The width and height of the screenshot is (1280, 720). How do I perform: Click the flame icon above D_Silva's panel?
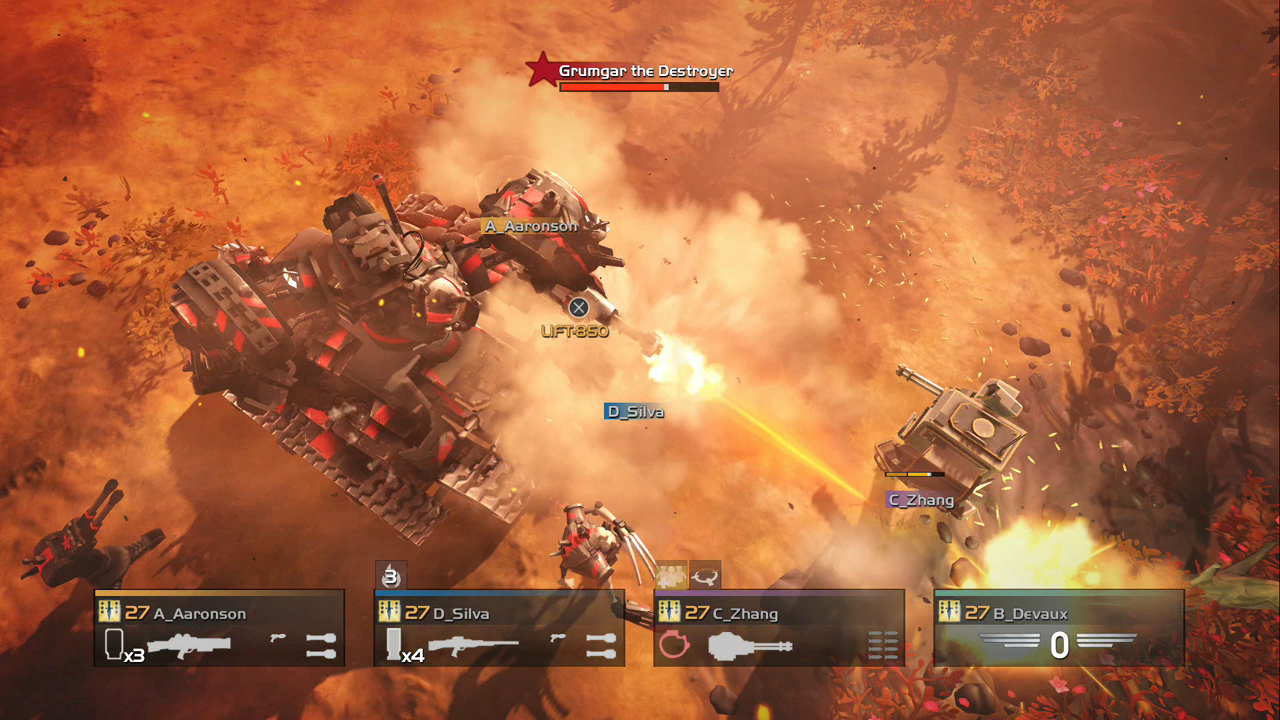pos(391,575)
